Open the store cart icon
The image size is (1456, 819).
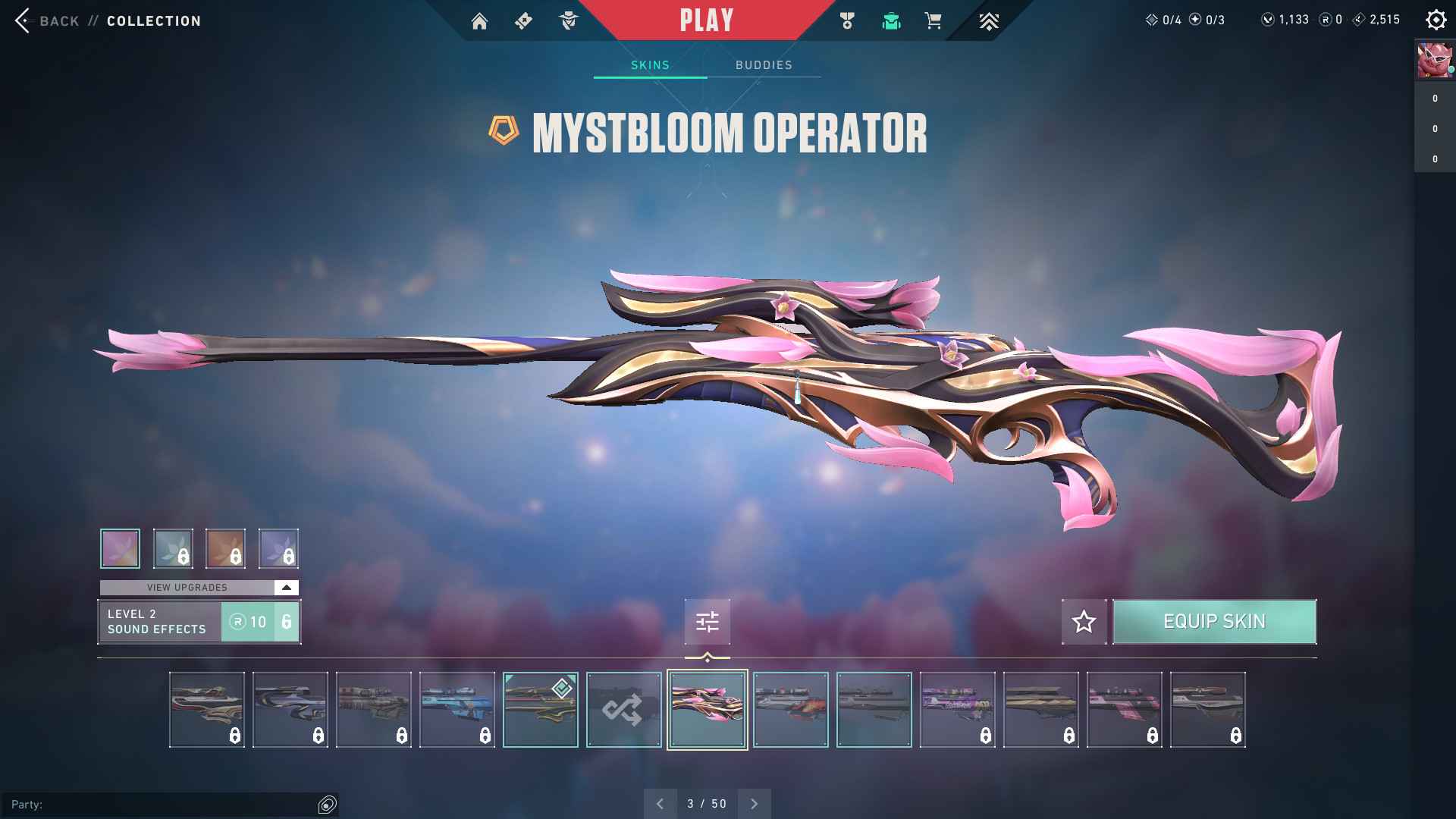[933, 21]
